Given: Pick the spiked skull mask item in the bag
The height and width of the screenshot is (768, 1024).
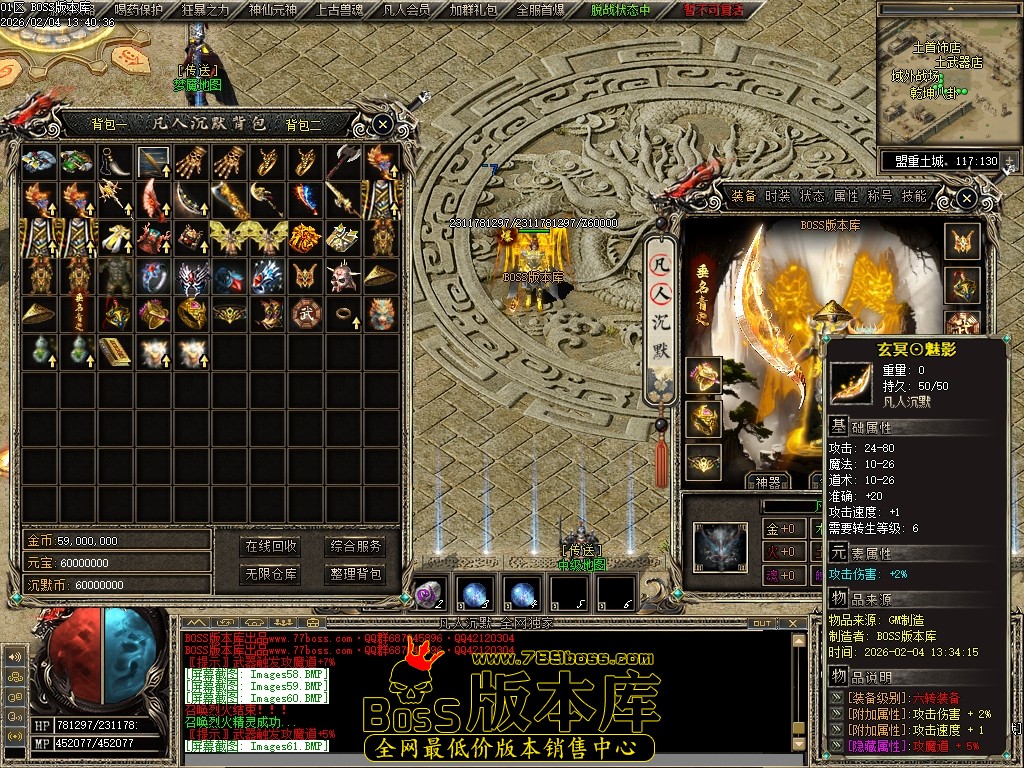Looking at the screenshot, I should pyautogui.click(x=343, y=275).
